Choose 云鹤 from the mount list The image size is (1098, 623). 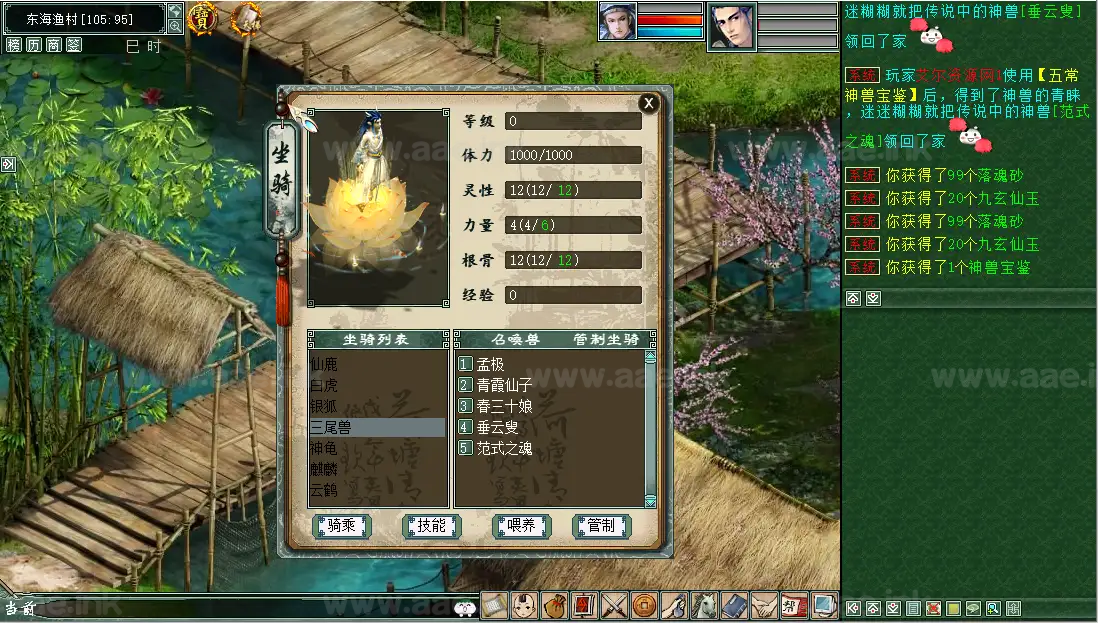tap(324, 490)
